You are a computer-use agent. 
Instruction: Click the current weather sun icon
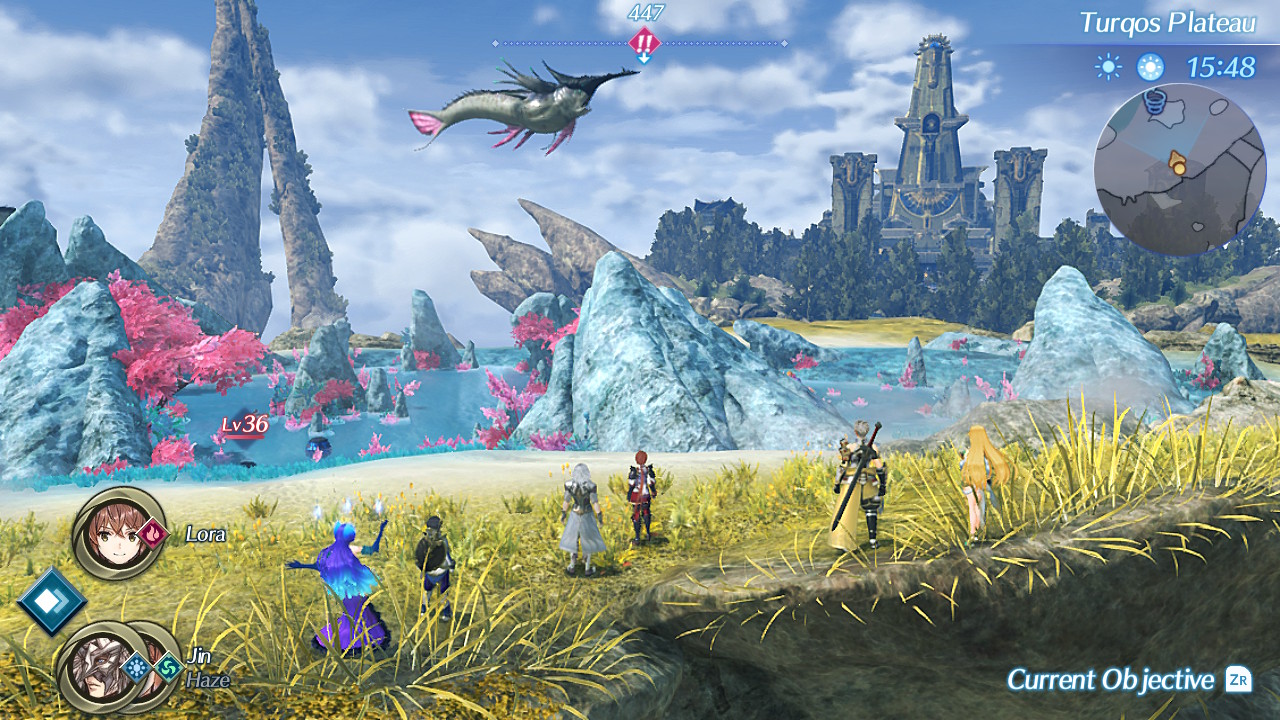point(1108,66)
